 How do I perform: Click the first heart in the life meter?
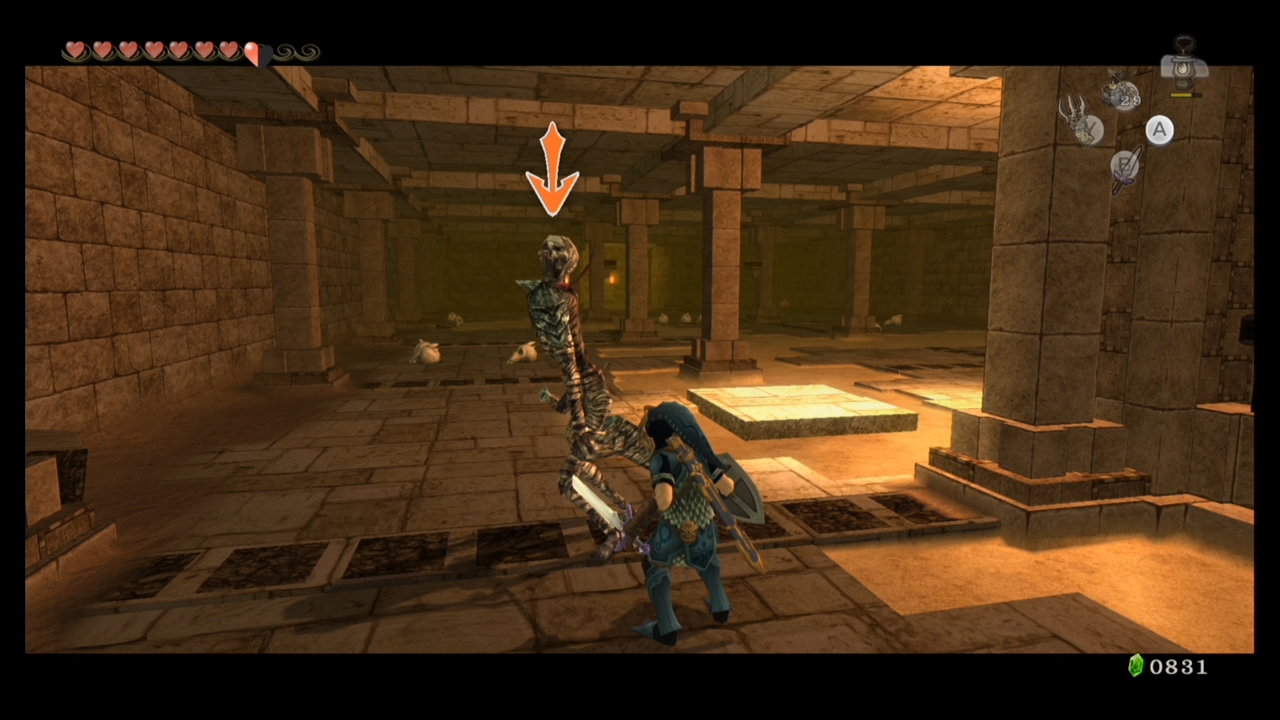pos(75,51)
